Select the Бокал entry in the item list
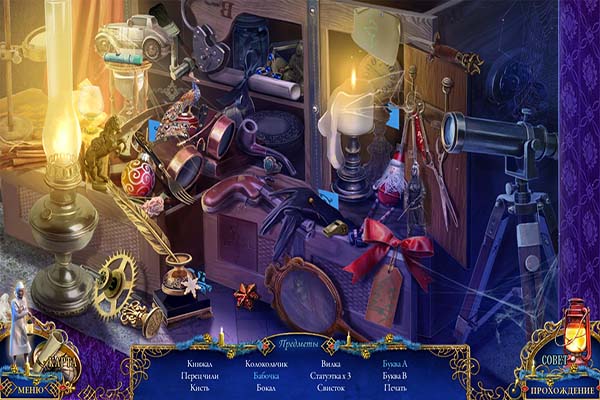 [x=266, y=388]
